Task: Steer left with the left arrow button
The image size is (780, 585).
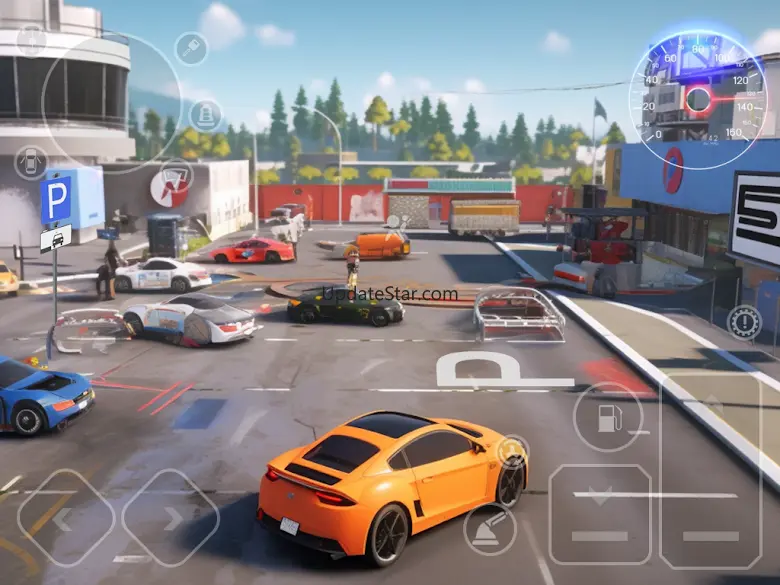Action: 65,517
